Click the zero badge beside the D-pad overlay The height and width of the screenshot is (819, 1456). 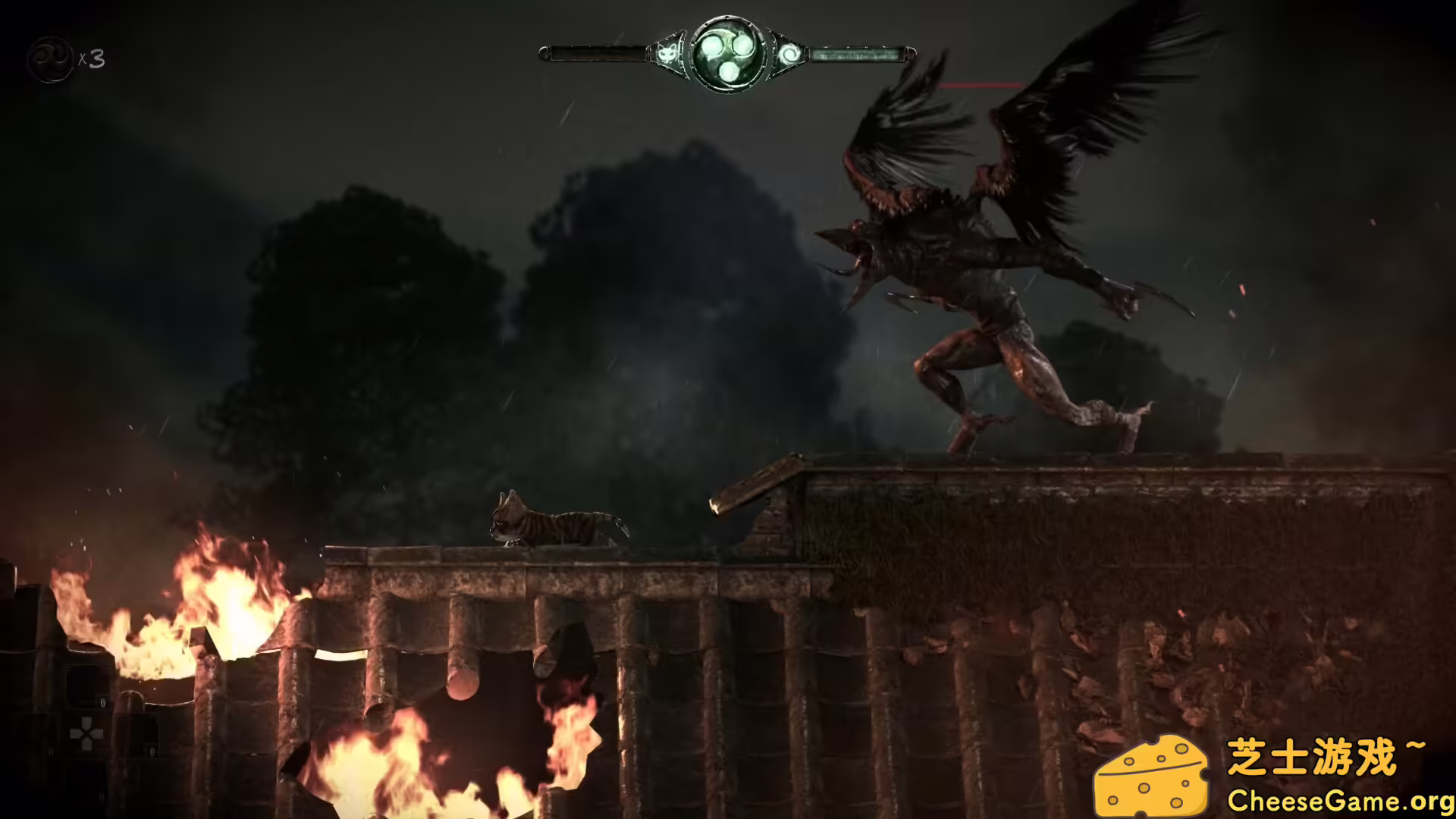(102, 702)
